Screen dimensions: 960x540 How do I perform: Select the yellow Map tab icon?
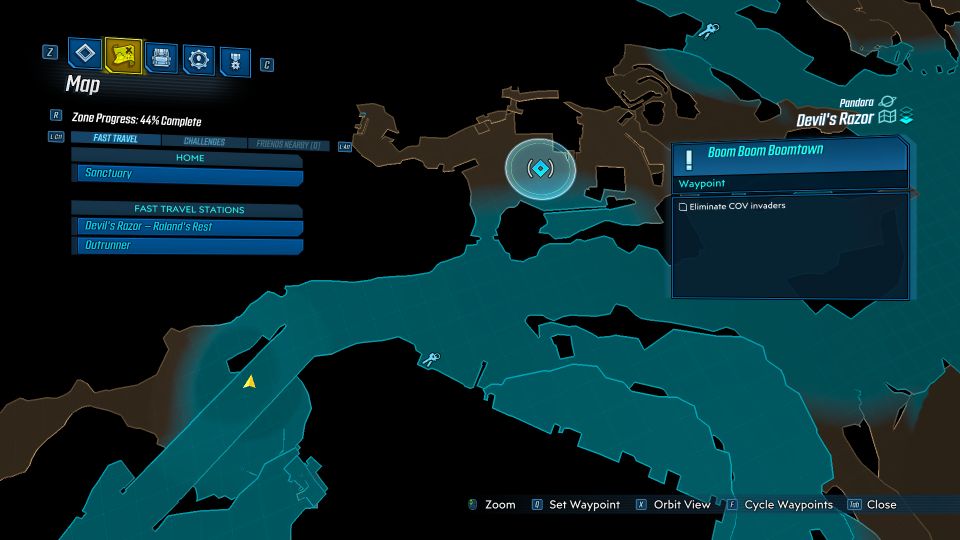(x=124, y=54)
